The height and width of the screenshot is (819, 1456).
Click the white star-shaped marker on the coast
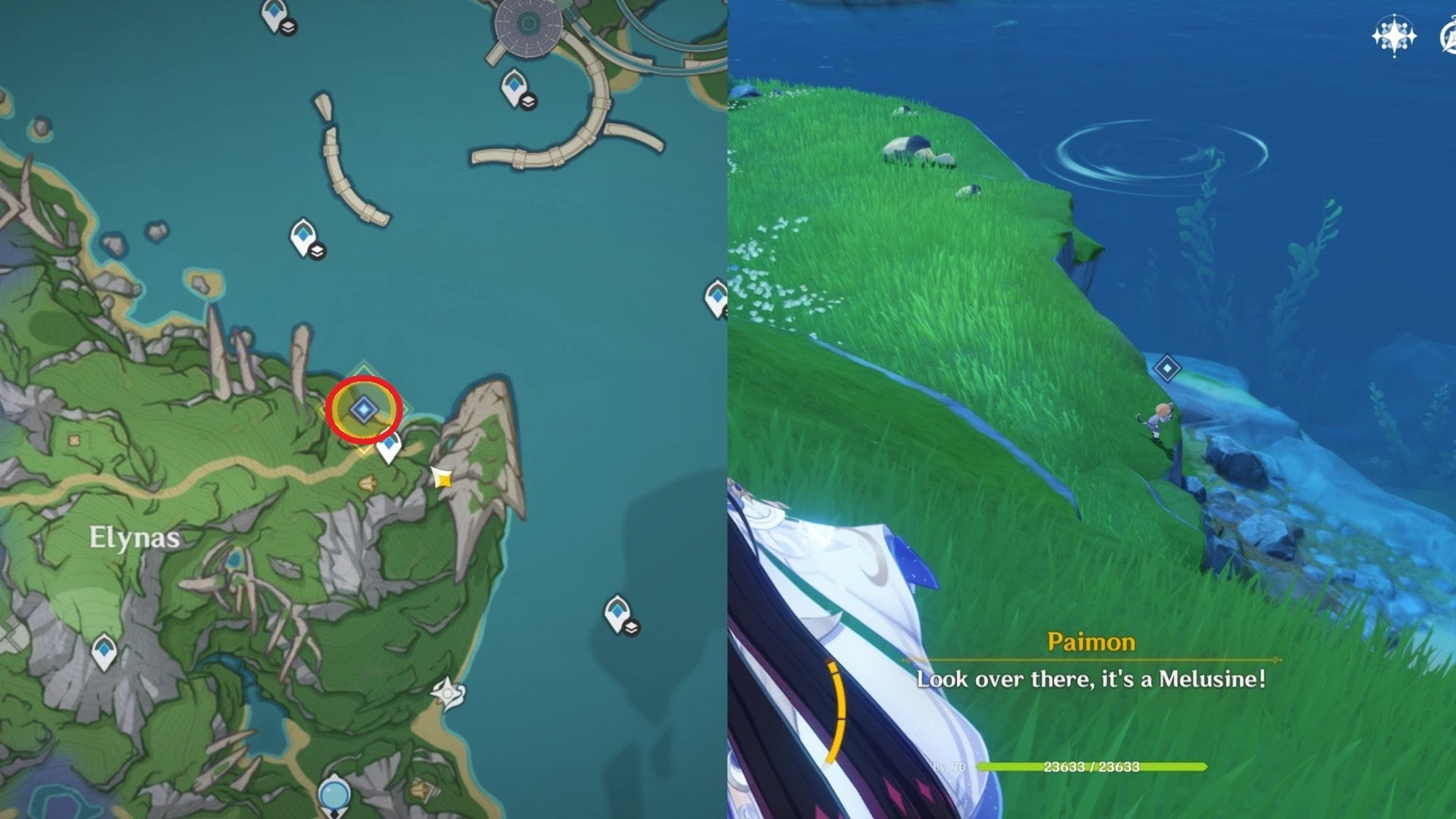(x=447, y=693)
